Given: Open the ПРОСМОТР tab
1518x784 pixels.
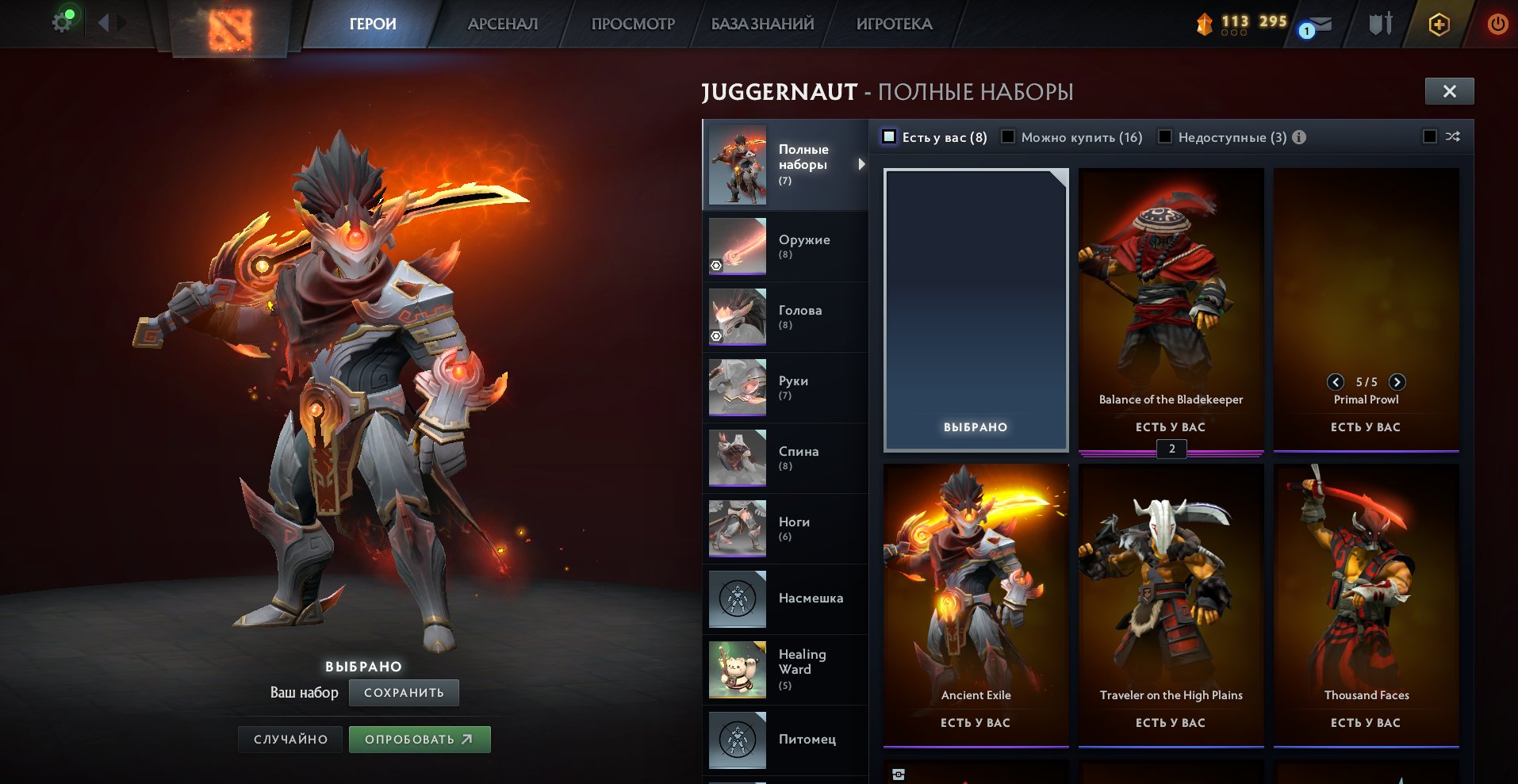Looking at the screenshot, I should [x=633, y=24].
